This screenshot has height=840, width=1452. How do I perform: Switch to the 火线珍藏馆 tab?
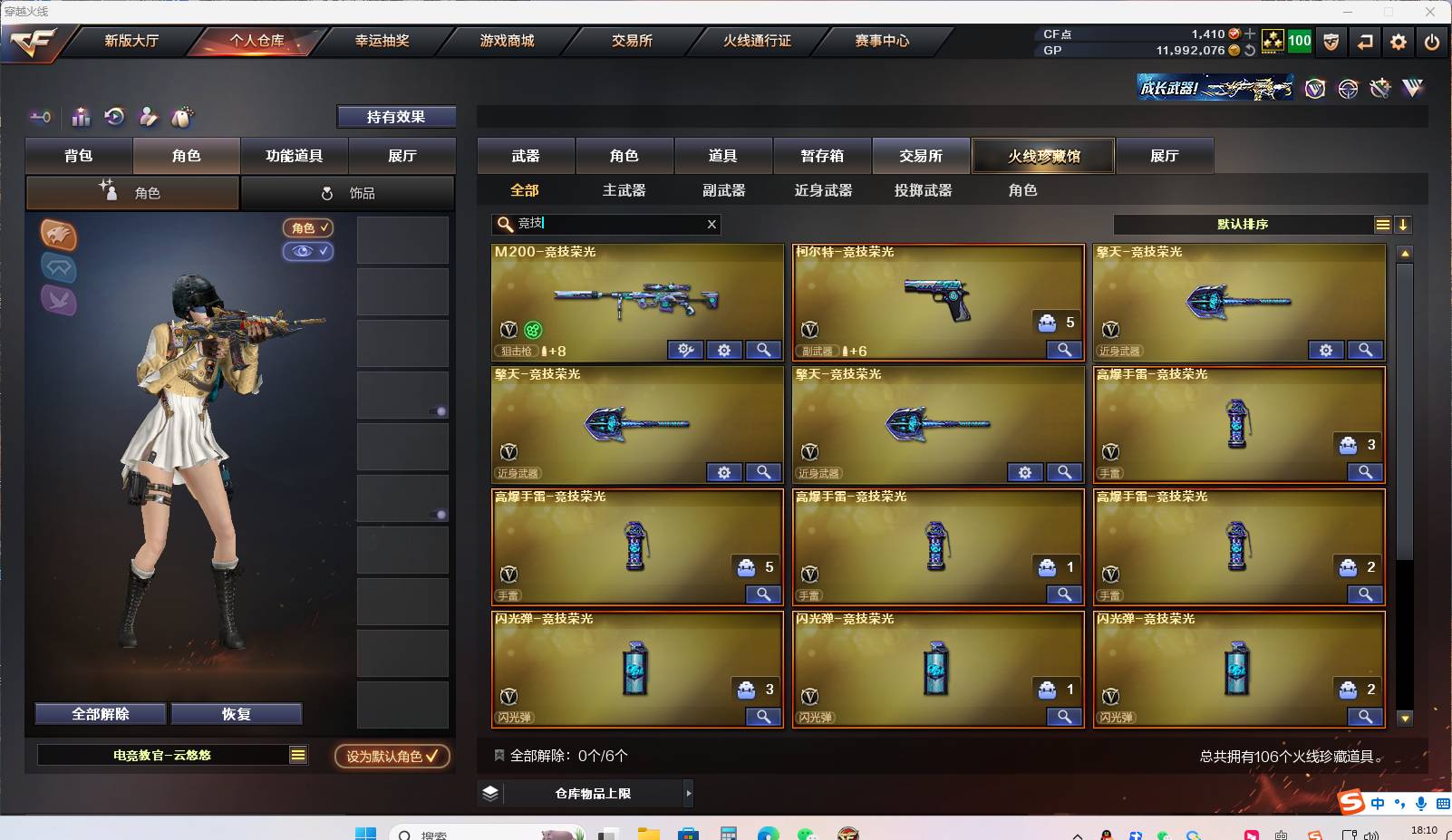[1043, 155]
